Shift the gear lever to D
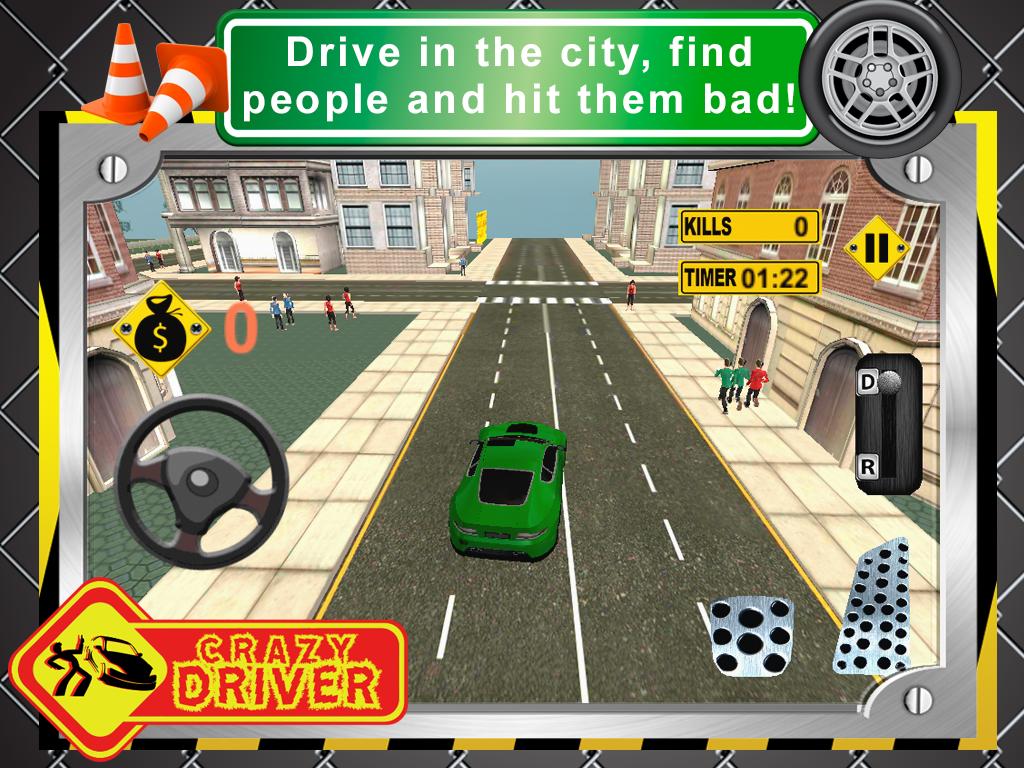 pos(867,382)
